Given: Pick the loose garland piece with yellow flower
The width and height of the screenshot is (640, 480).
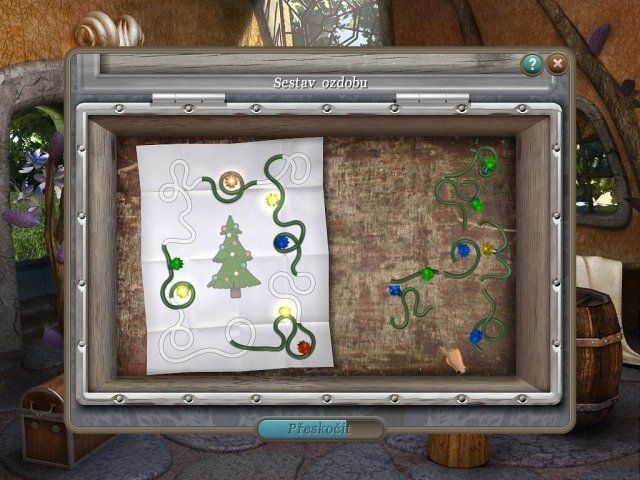Looking at the screenshot, I should tap(487, 249).
